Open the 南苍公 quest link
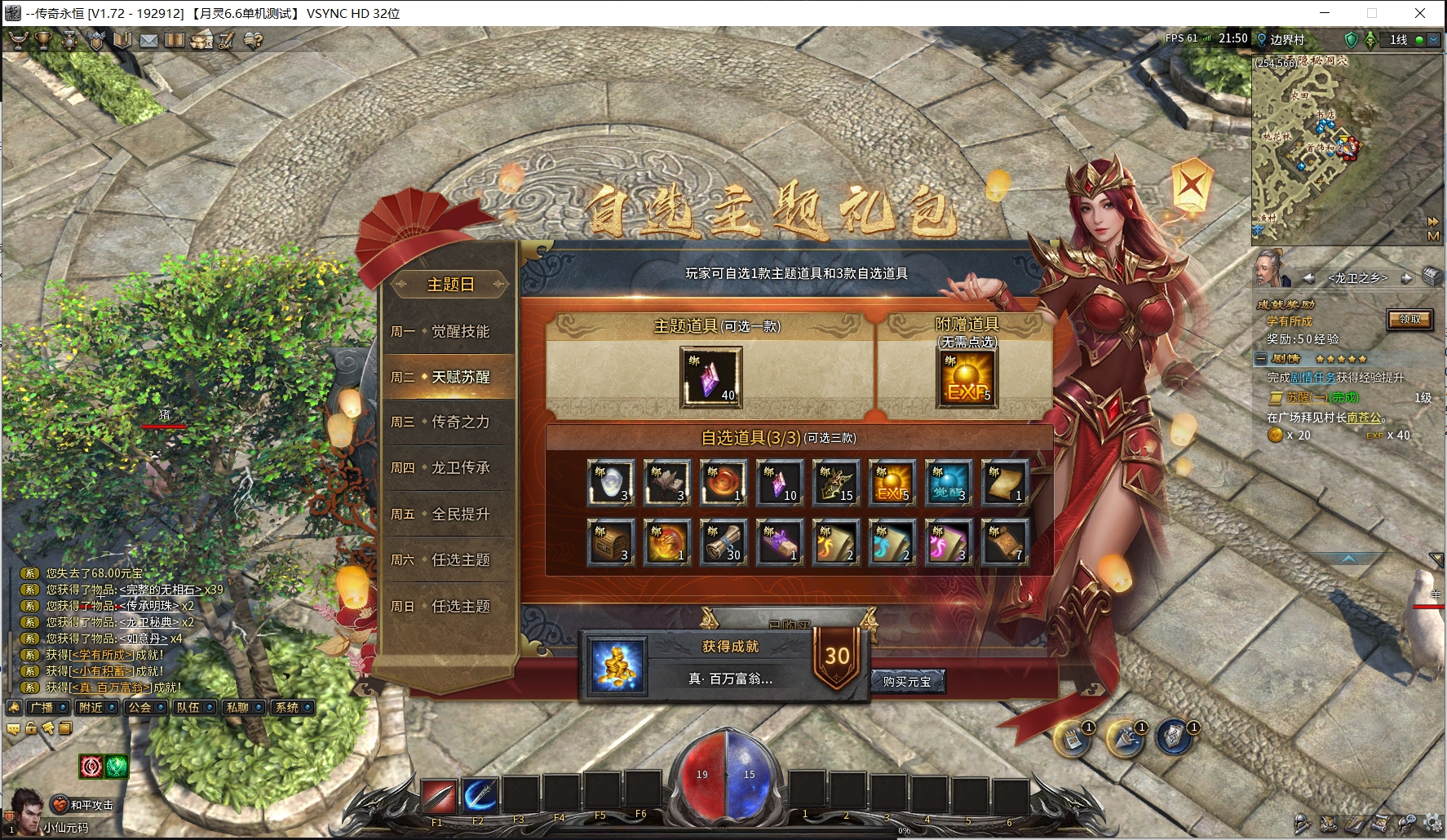Image resolution: width=1447 pixels, height=840 pixels. click(x=1365, y=418)
